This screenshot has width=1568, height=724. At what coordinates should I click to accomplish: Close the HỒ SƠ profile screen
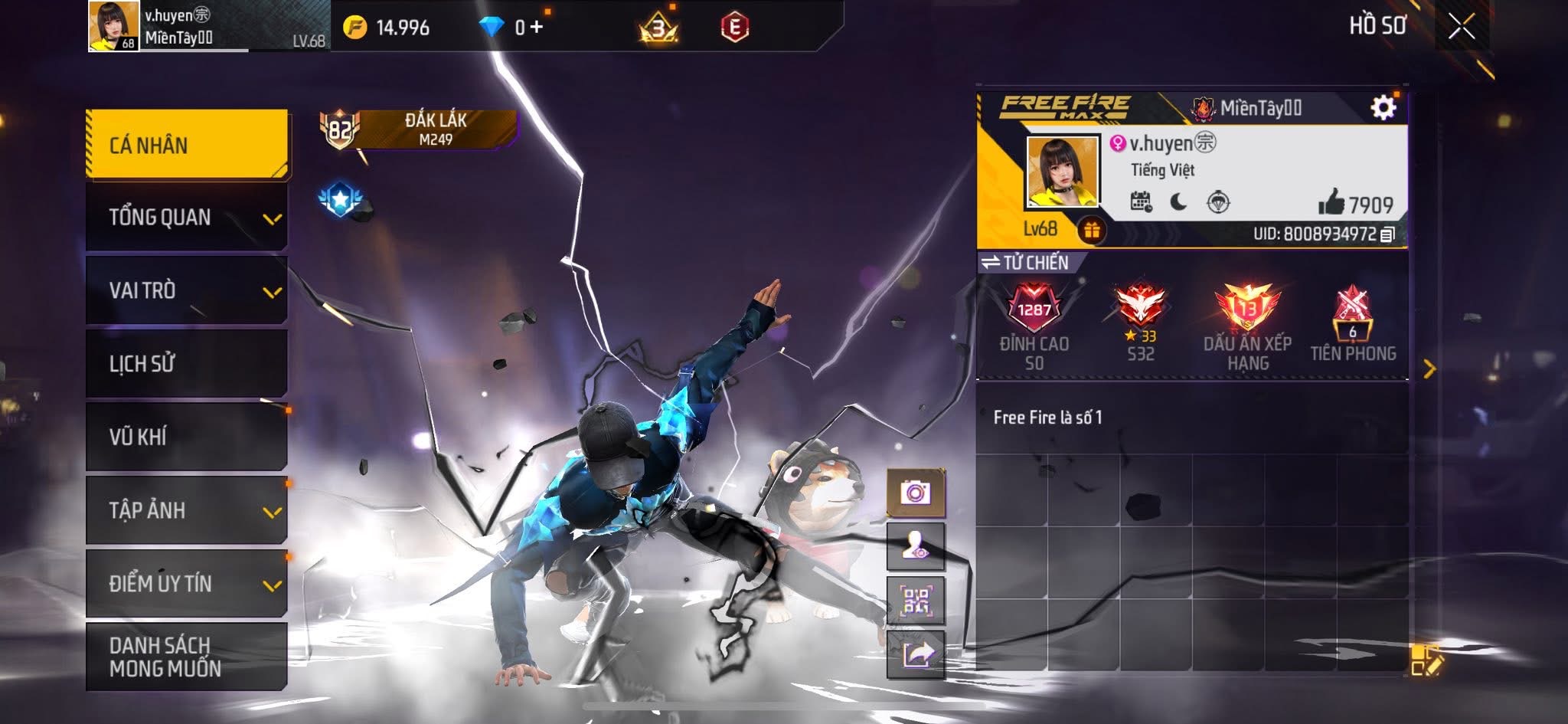pyautogui.click(x=1461, y=27)
